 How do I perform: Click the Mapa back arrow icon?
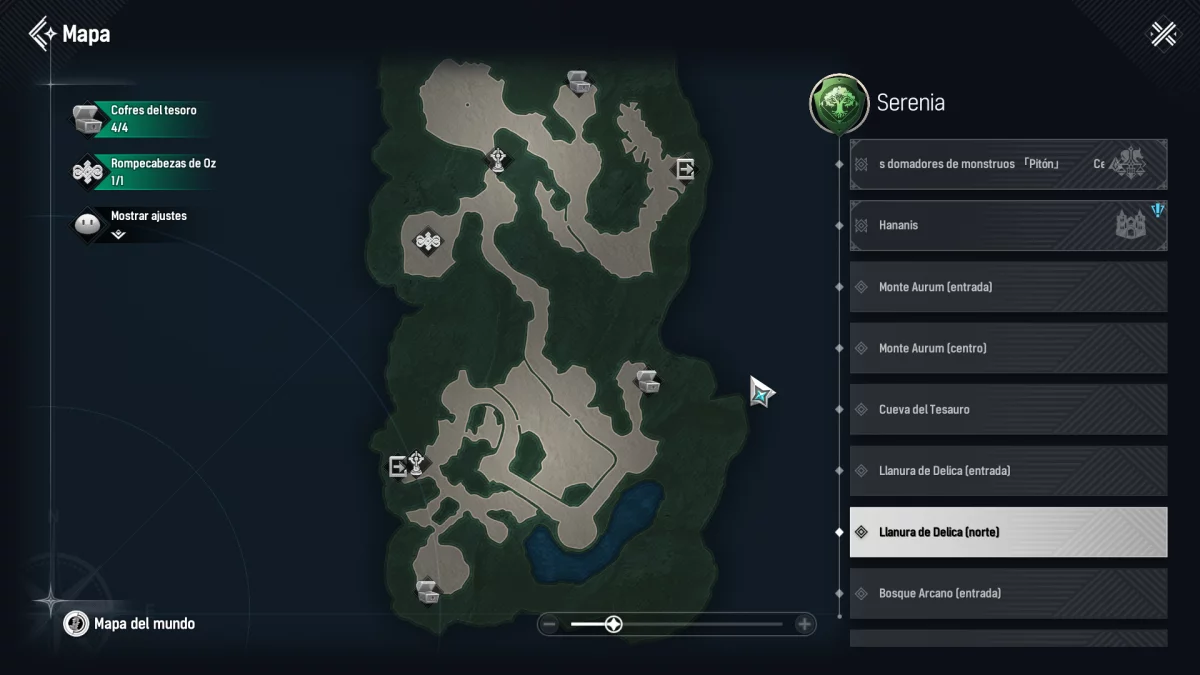[x=42, y=34]
